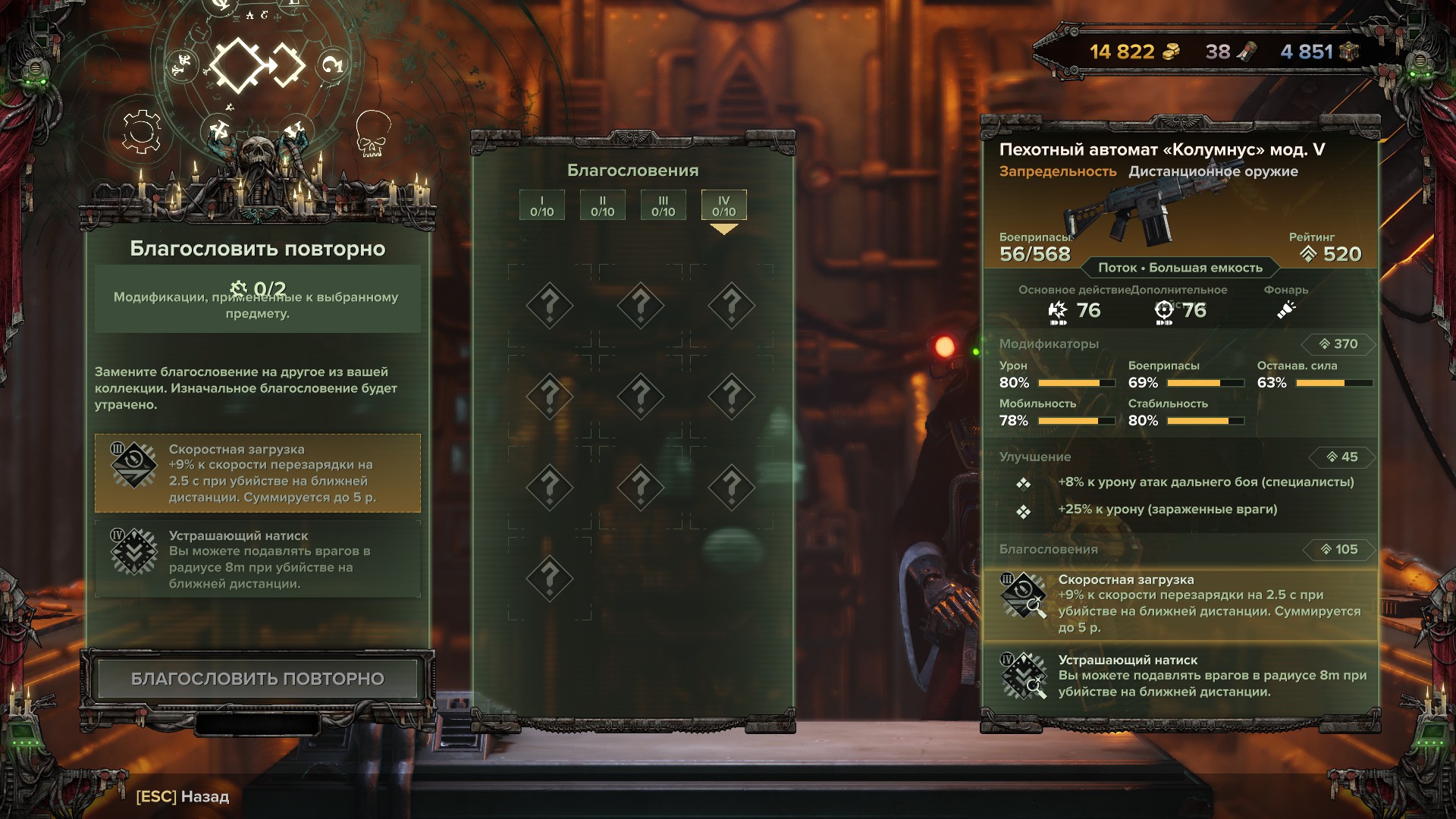Go back with the Назад button
The height and width of the screenshot is (819, 1456).
pyautogui.click(x=183, y=796)
